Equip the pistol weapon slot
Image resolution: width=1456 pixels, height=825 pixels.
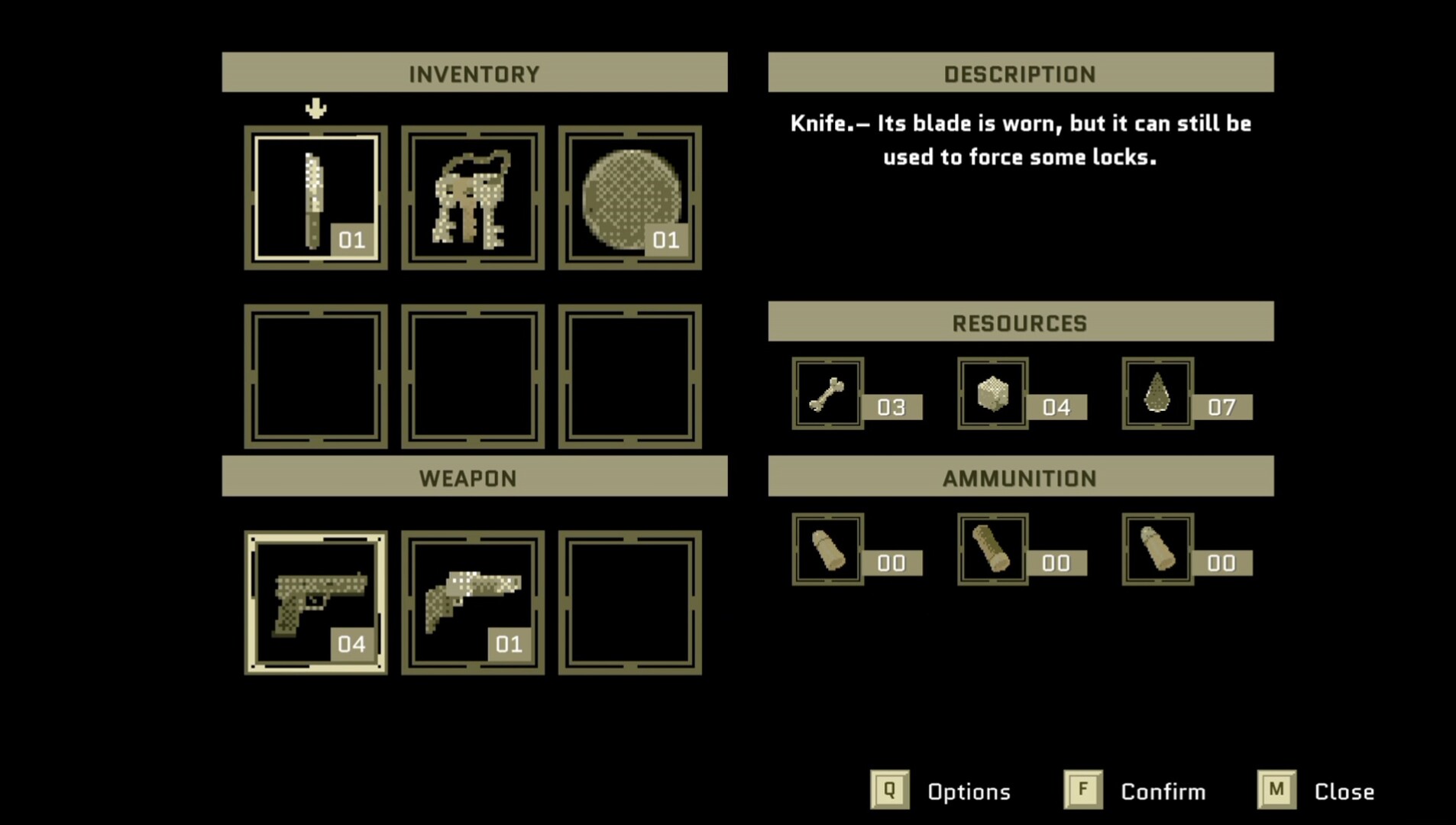315,603
